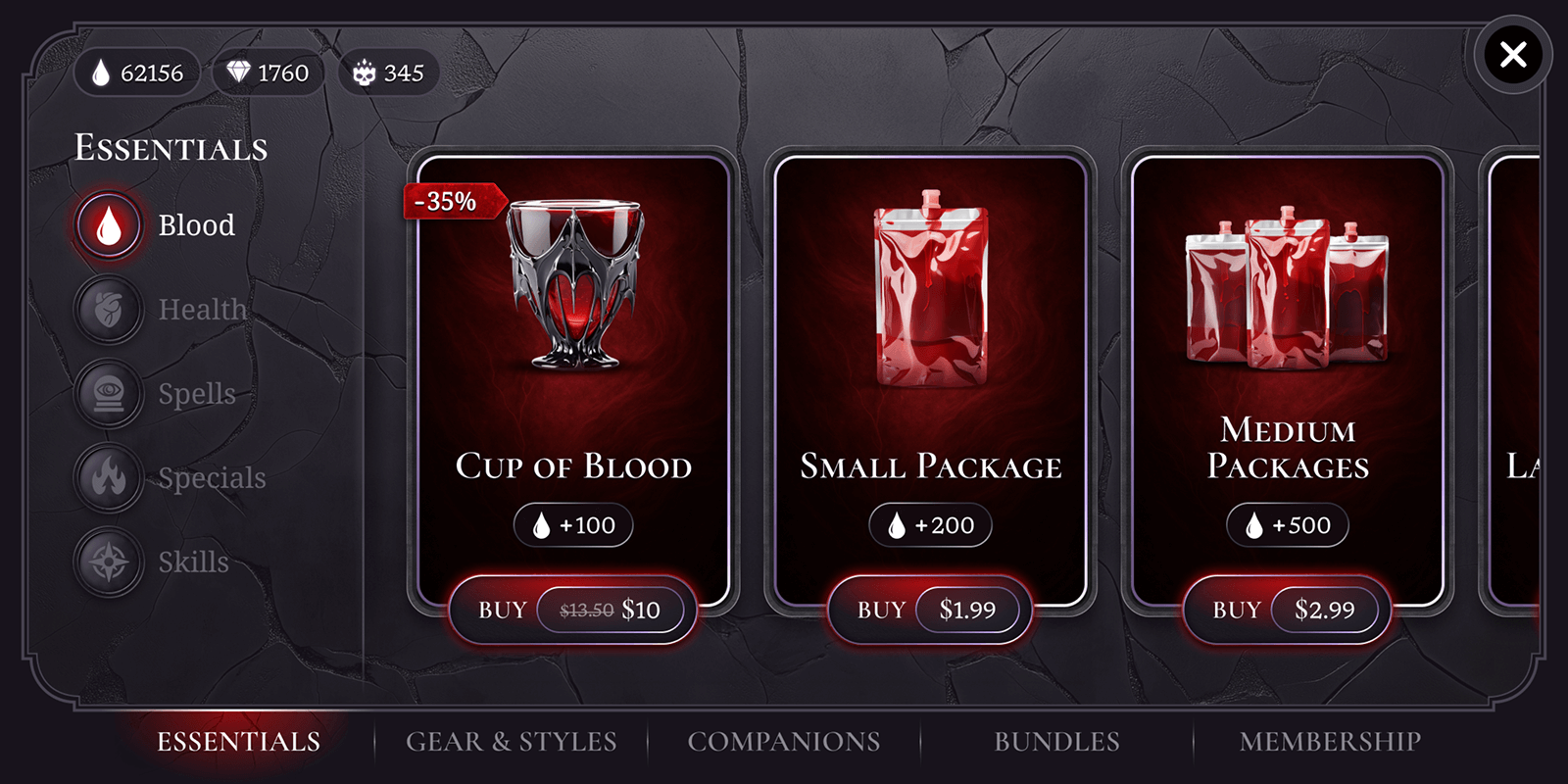Click the blood drop currency counter showing 62156
Viewport: 1568px width, 784px height.
[136, 72]
